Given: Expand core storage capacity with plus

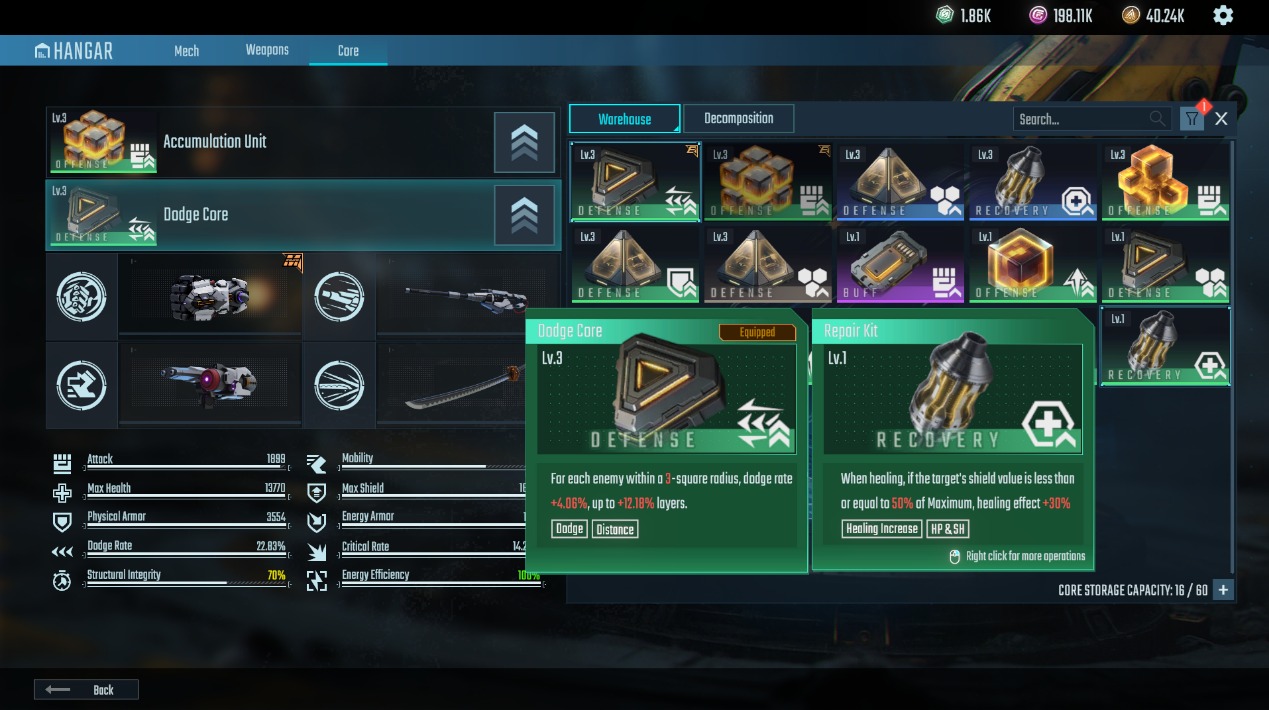Looking at the screenshot, I should [1223, 590].
